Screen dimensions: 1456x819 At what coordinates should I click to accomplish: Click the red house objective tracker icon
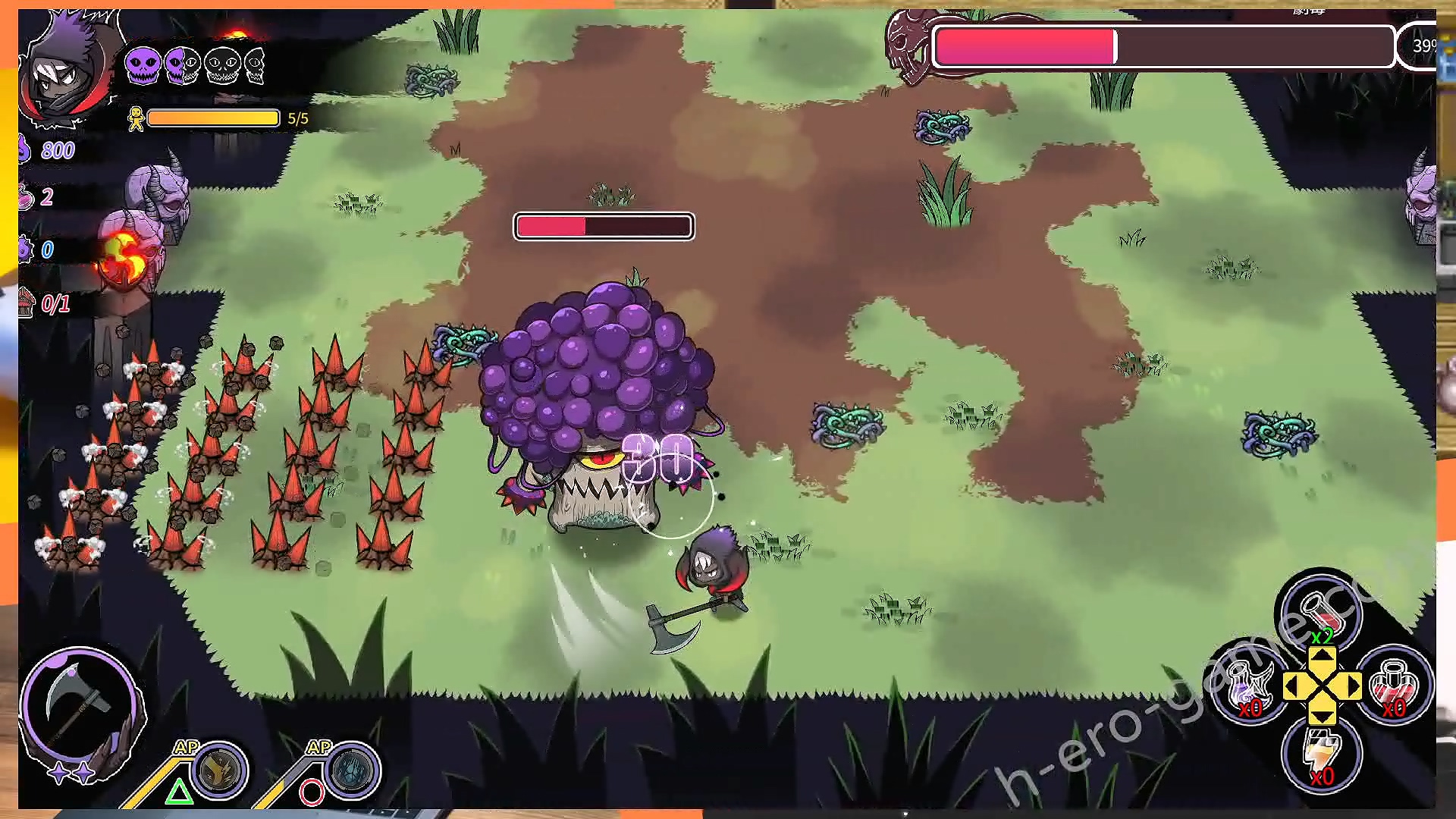click(27, 303)
